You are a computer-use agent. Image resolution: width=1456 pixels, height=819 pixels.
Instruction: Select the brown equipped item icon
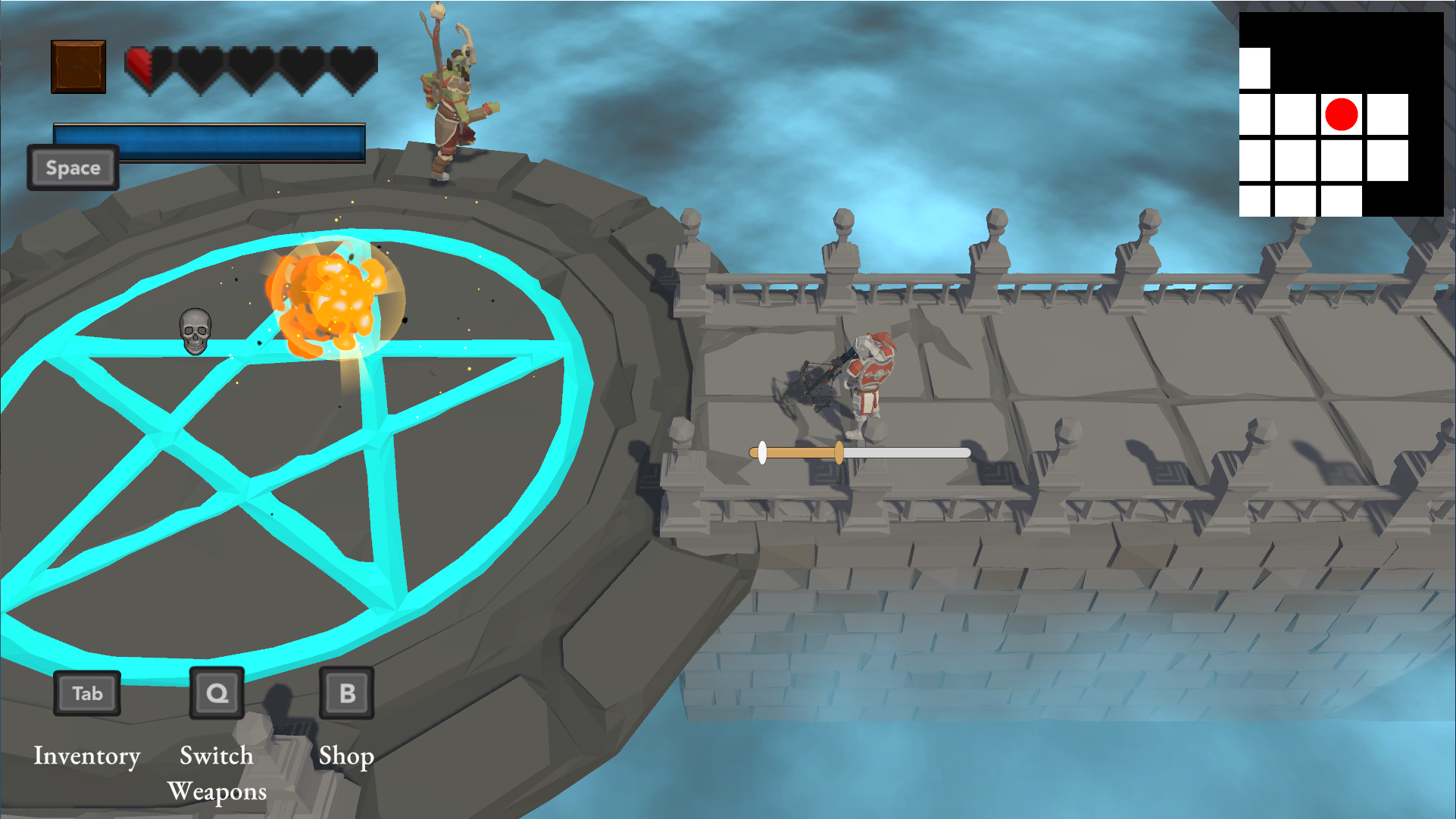[79, 67]
